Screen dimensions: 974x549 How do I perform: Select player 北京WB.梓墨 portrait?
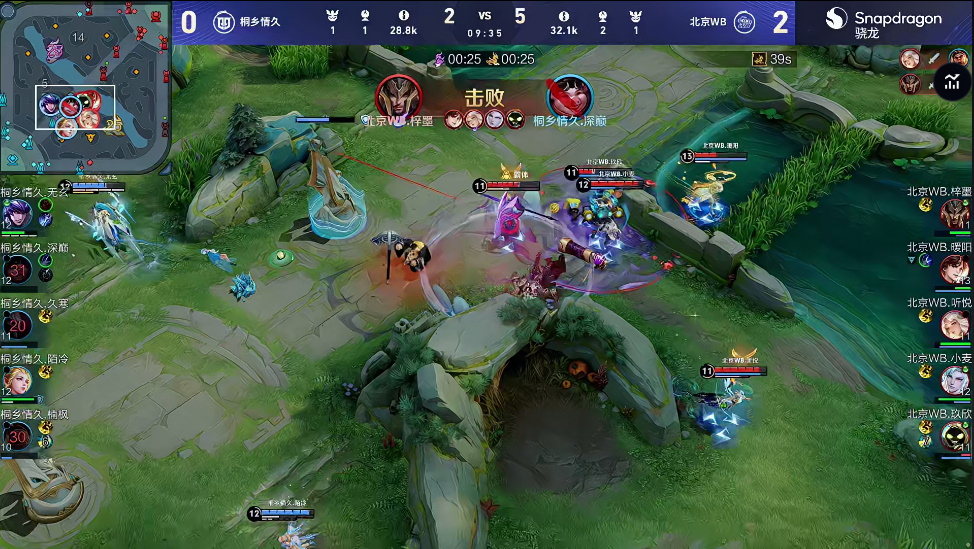click(x=954, y=213)
